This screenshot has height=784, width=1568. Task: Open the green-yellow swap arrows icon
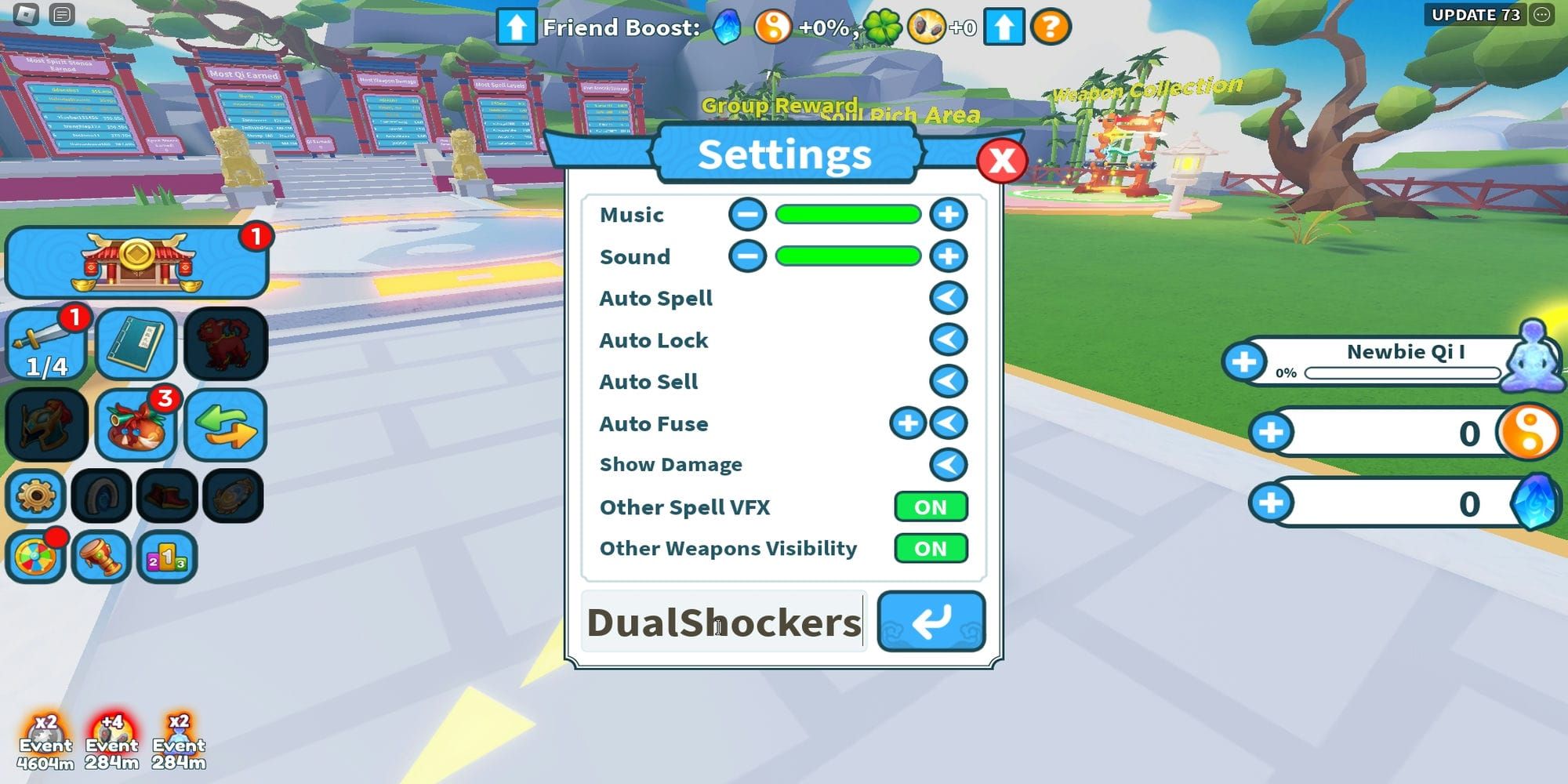click(226, 424)
